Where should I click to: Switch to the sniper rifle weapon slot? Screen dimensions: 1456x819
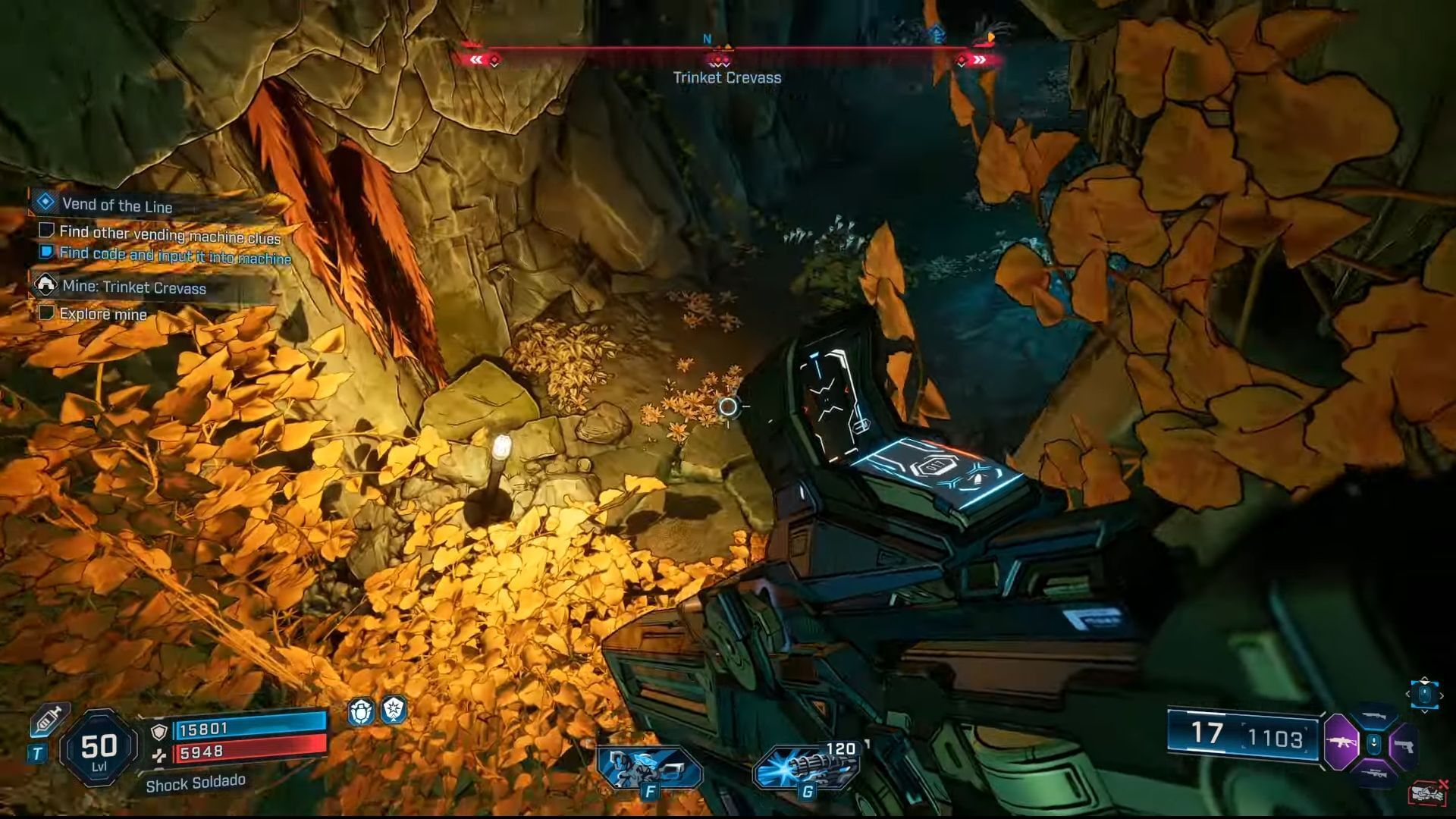pyautogui.click(x=1374, y=773)
